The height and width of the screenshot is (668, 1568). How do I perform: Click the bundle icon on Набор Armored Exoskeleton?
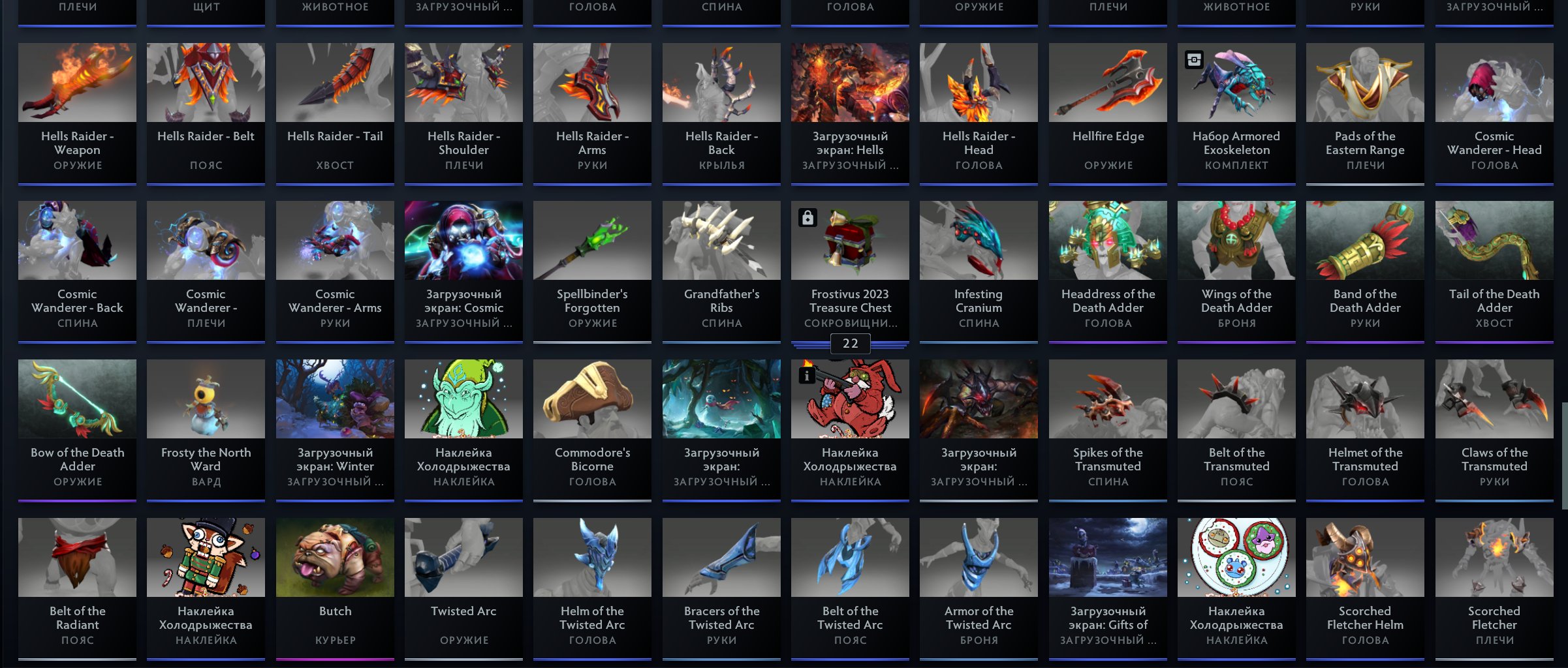(1194, 60)
